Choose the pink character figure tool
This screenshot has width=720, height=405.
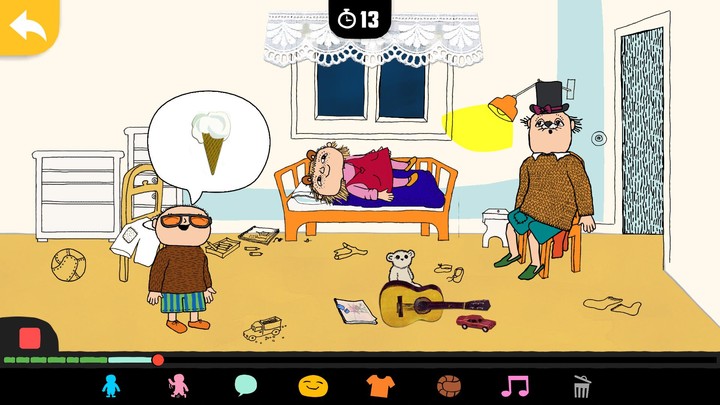pos(178,385)
